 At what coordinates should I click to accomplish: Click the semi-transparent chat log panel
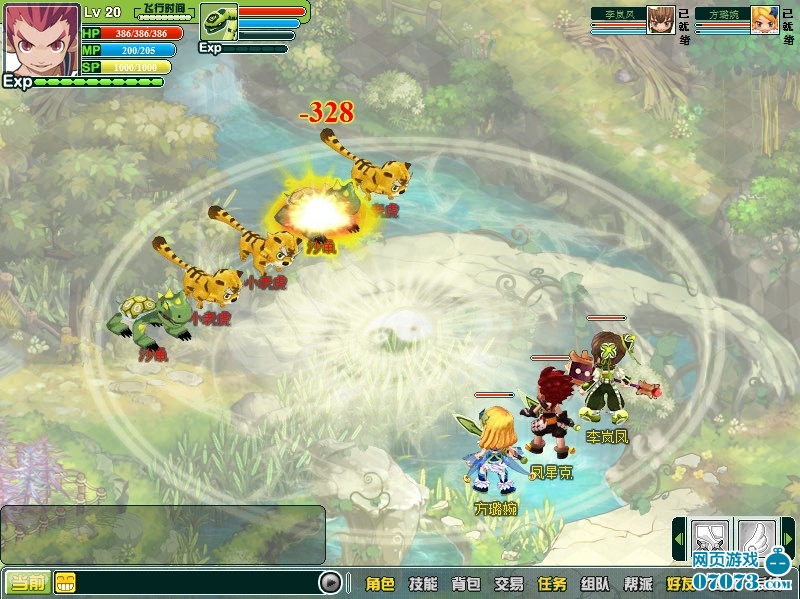pyautogui.click(x=163, y=535)
